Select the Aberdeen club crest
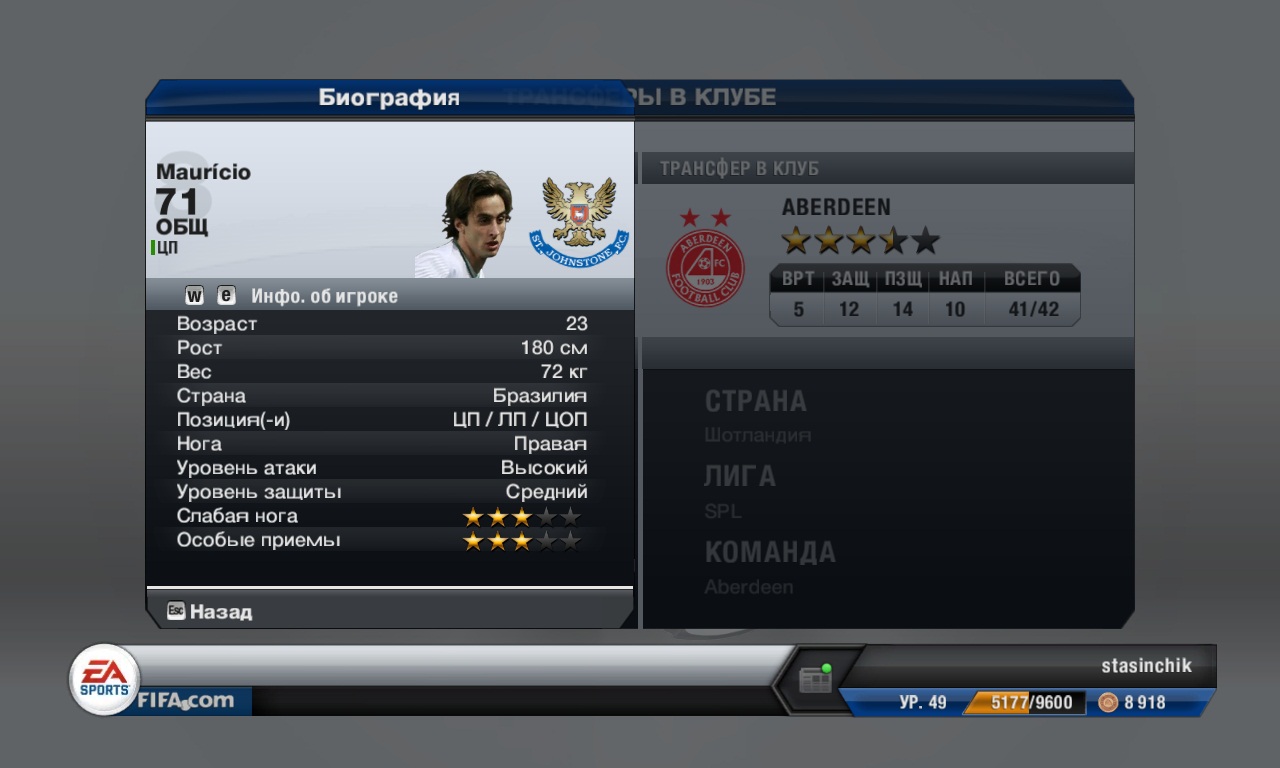Viewport: 1280px width, 768px height. click(705, 268)
